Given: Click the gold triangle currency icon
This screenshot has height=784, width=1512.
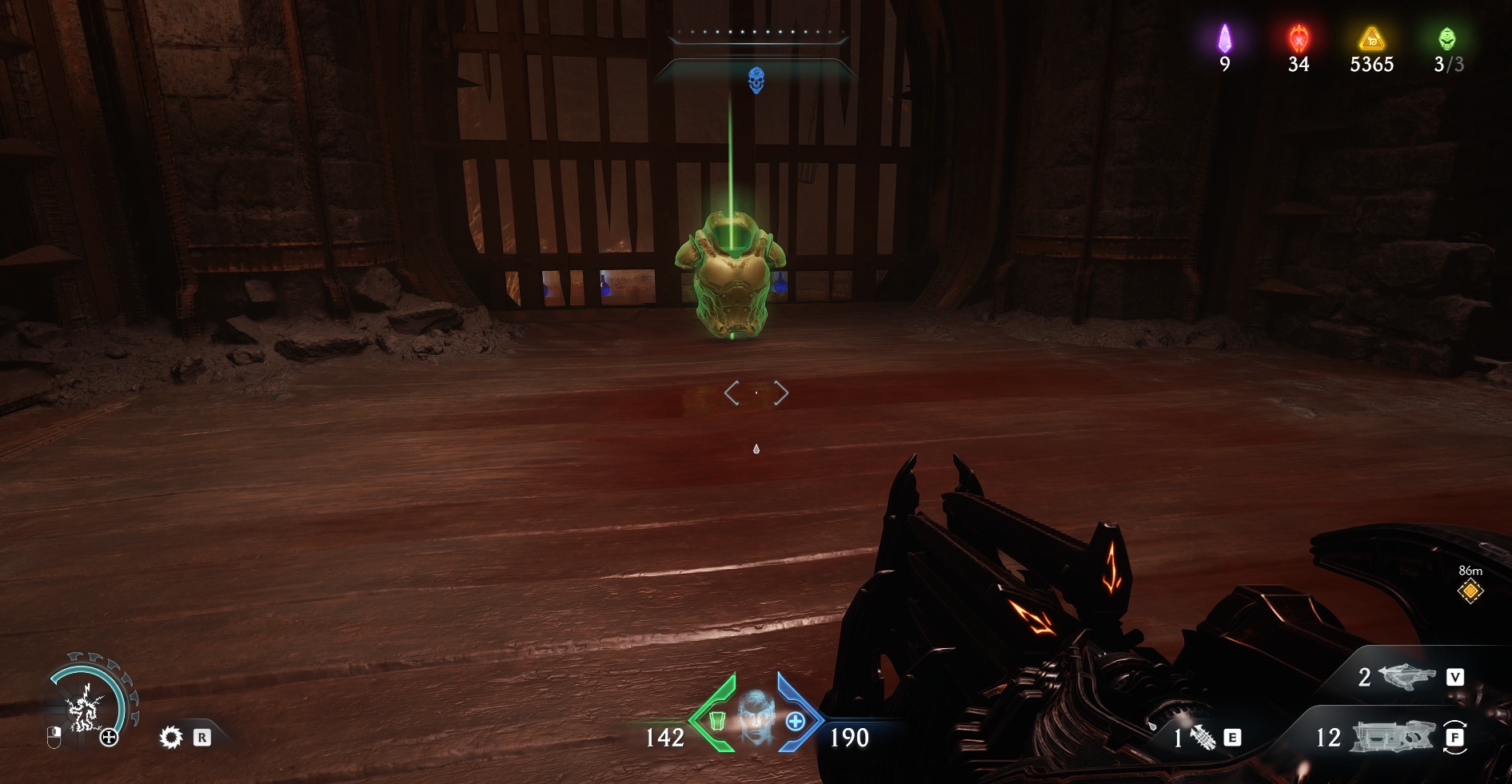Looking at the screenshot, I should click(x=1371, y=38).
